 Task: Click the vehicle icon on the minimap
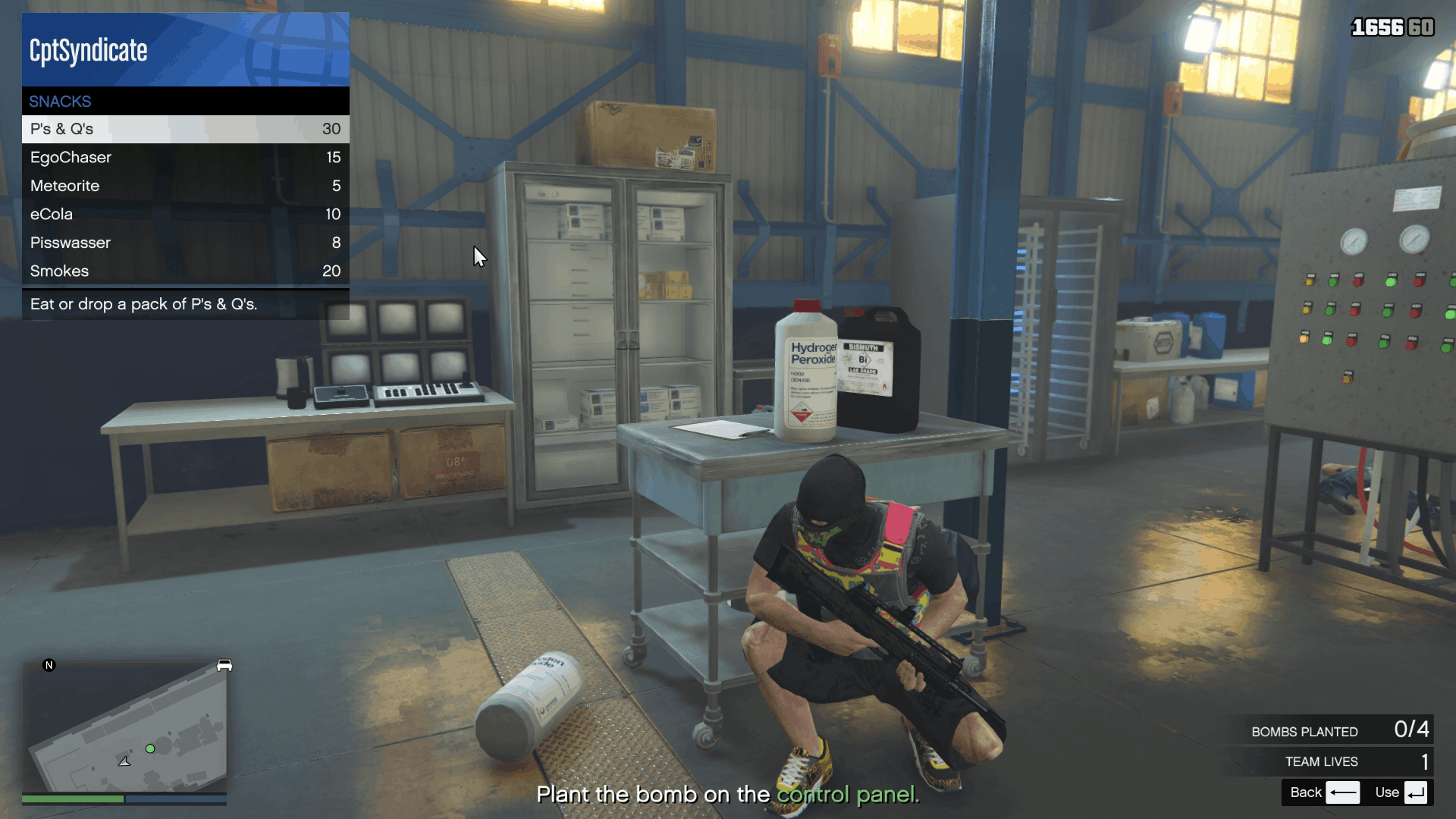(x=224, y=665)
